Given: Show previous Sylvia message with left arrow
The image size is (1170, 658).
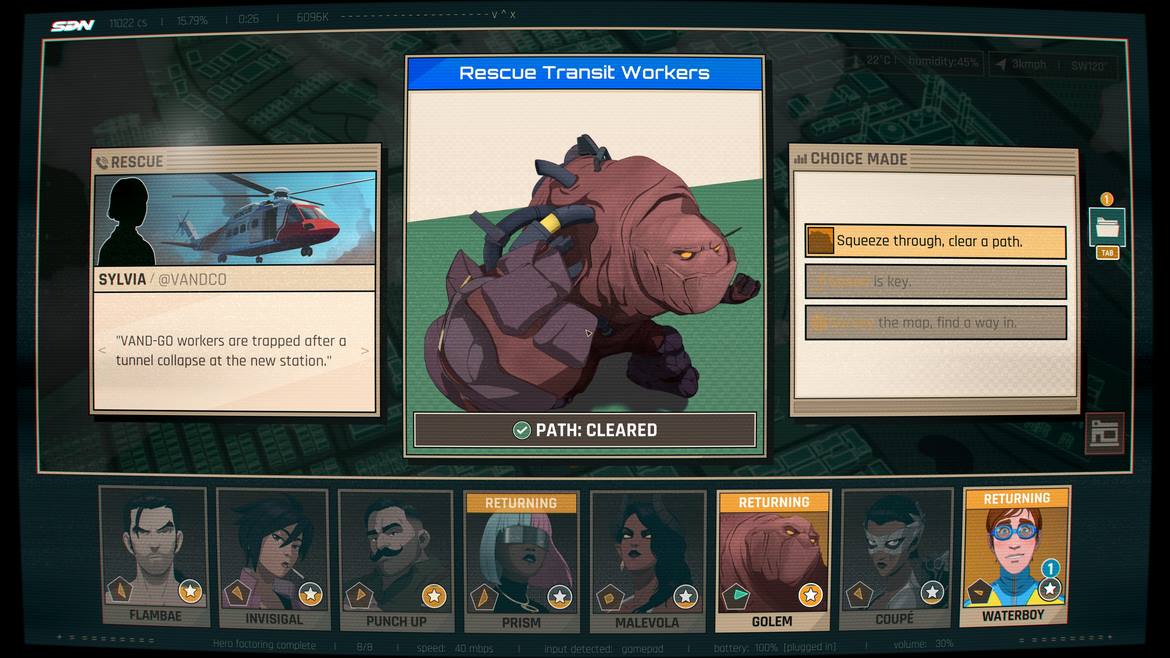Looking at the screenshot, I should pos(101,351).
